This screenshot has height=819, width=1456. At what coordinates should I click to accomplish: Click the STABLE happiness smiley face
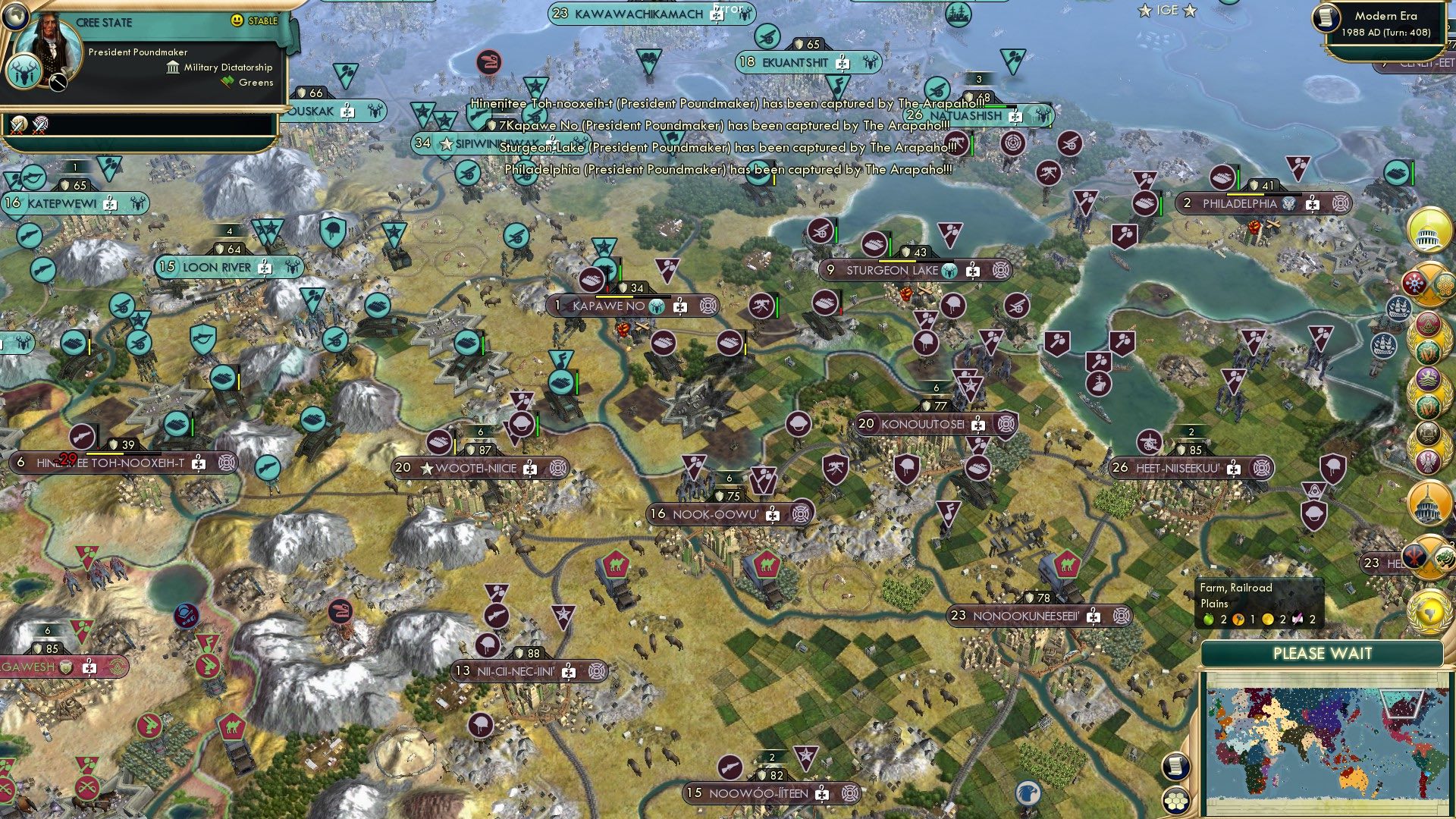237,20
